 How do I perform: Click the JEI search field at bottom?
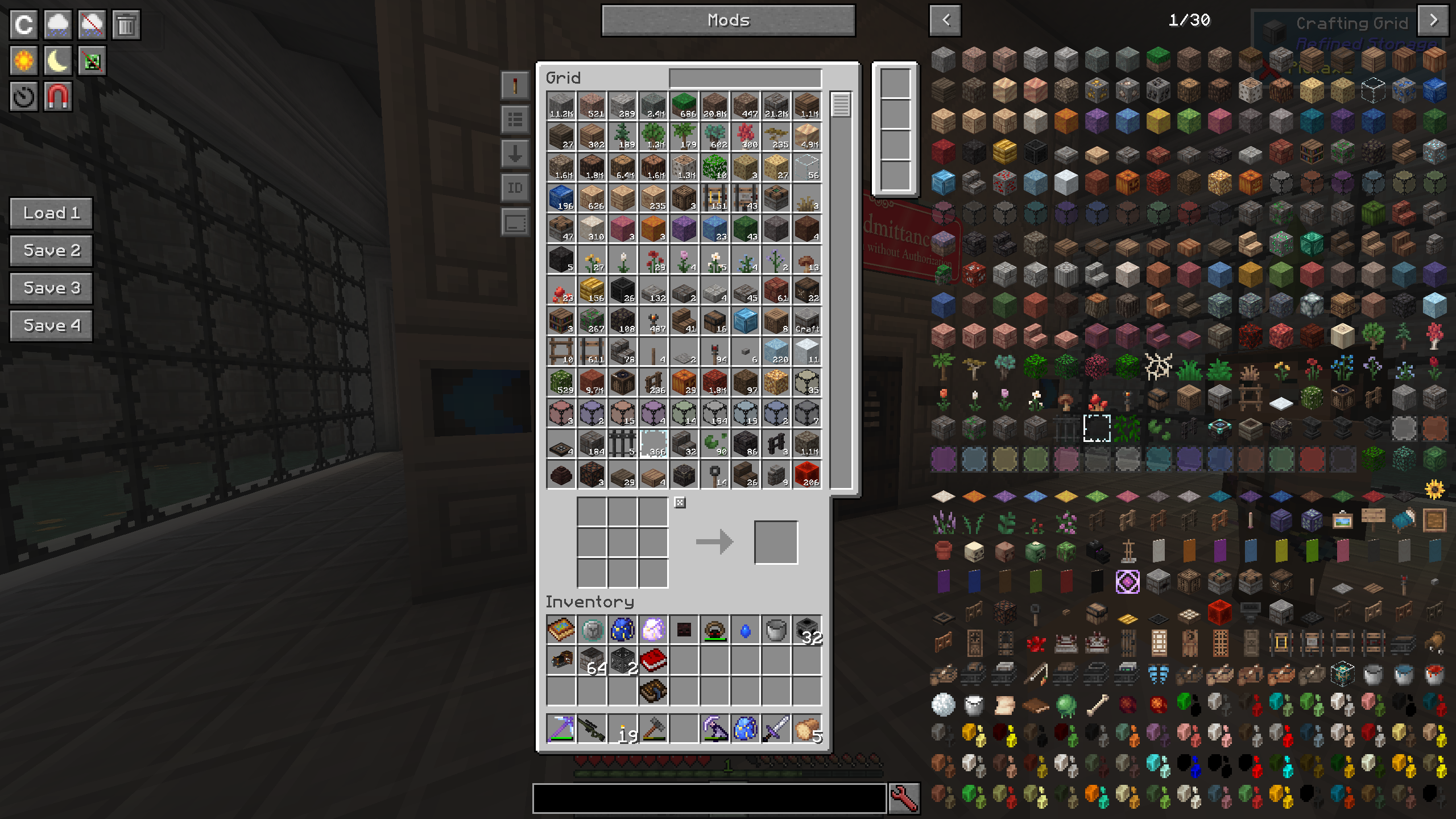coord(709,798)
